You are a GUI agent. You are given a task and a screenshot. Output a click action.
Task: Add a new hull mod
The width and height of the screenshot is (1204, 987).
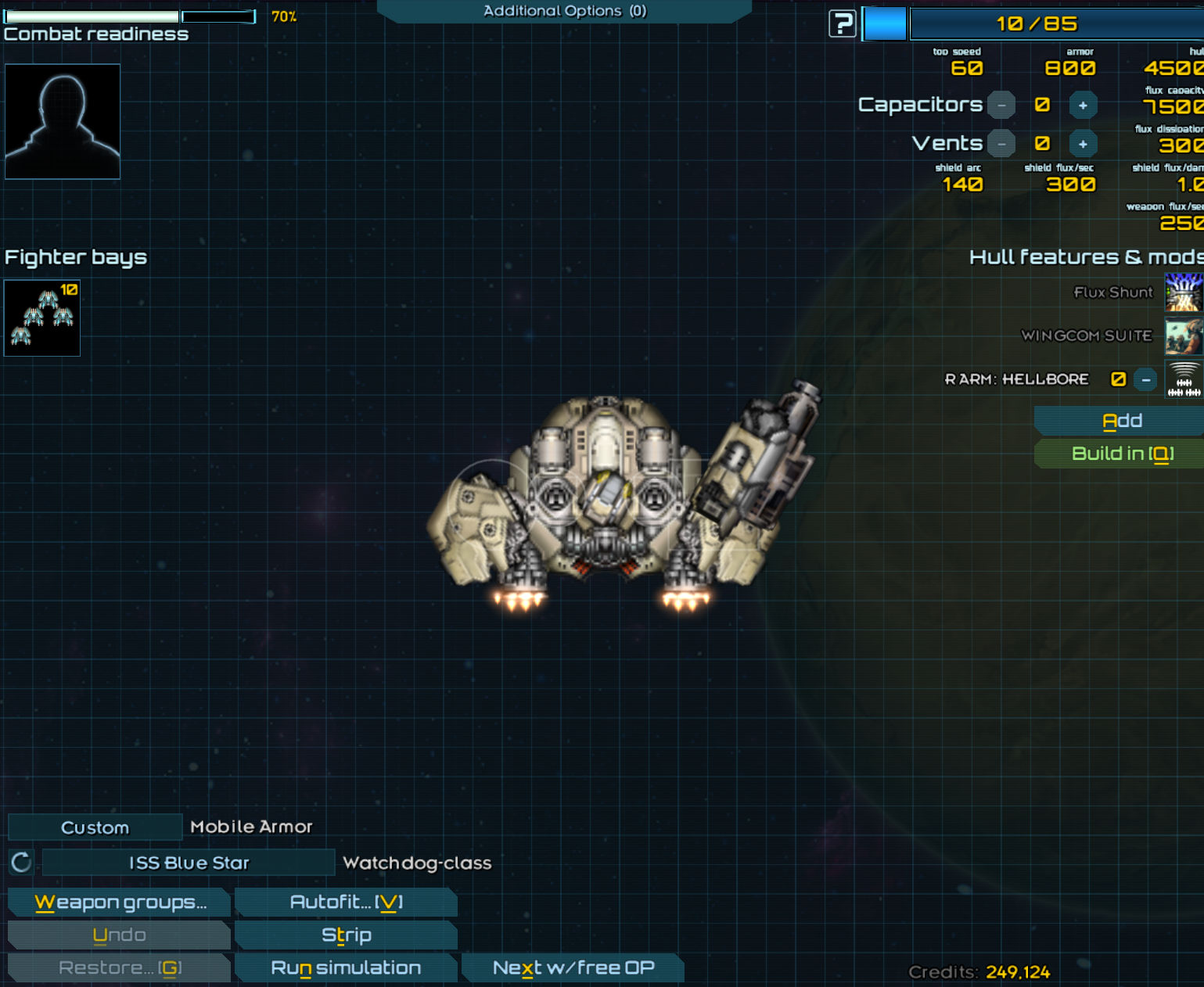[x=1121, y=421]
